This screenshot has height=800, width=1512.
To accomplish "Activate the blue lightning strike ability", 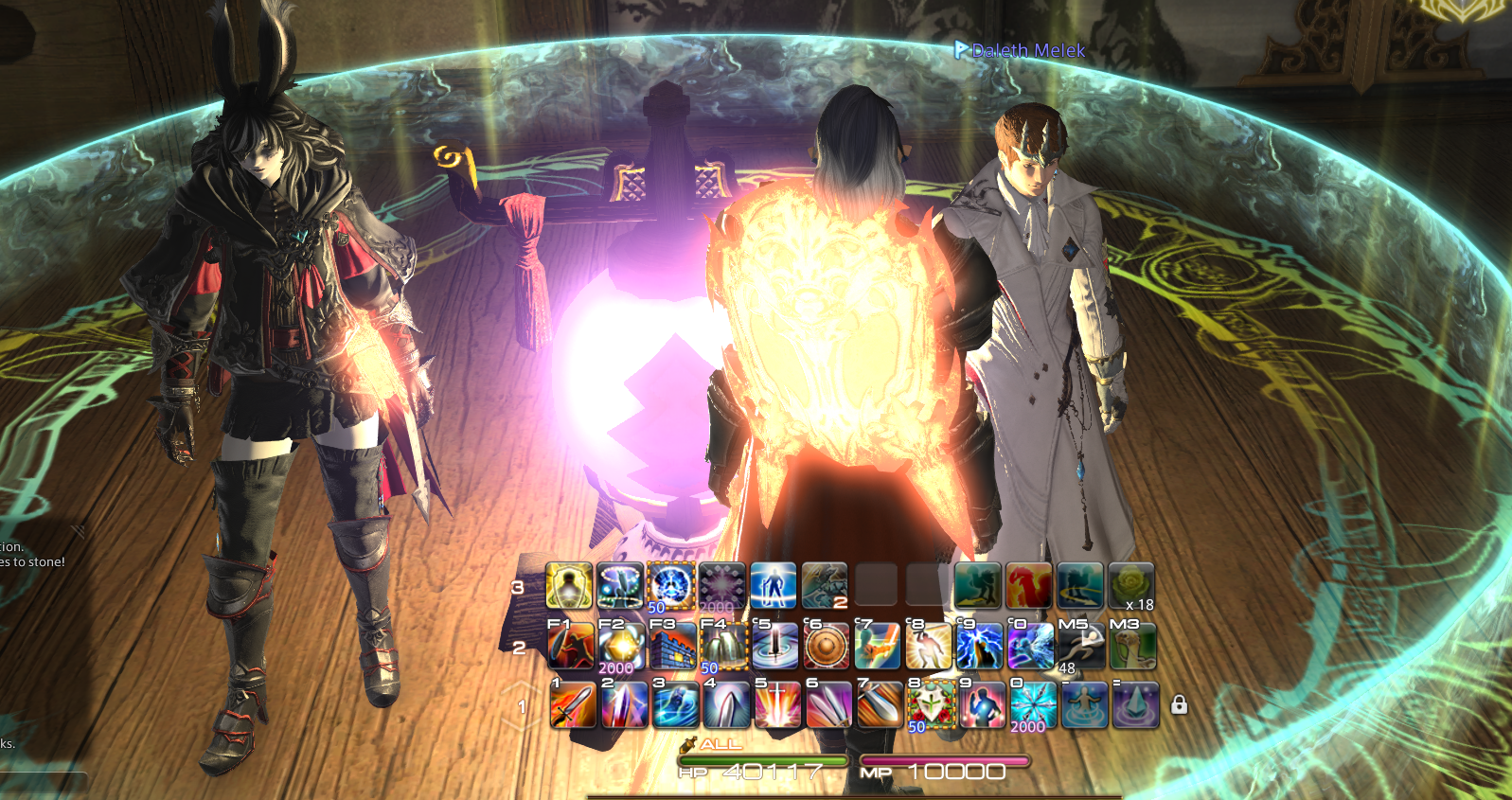I will click(980, 647).
